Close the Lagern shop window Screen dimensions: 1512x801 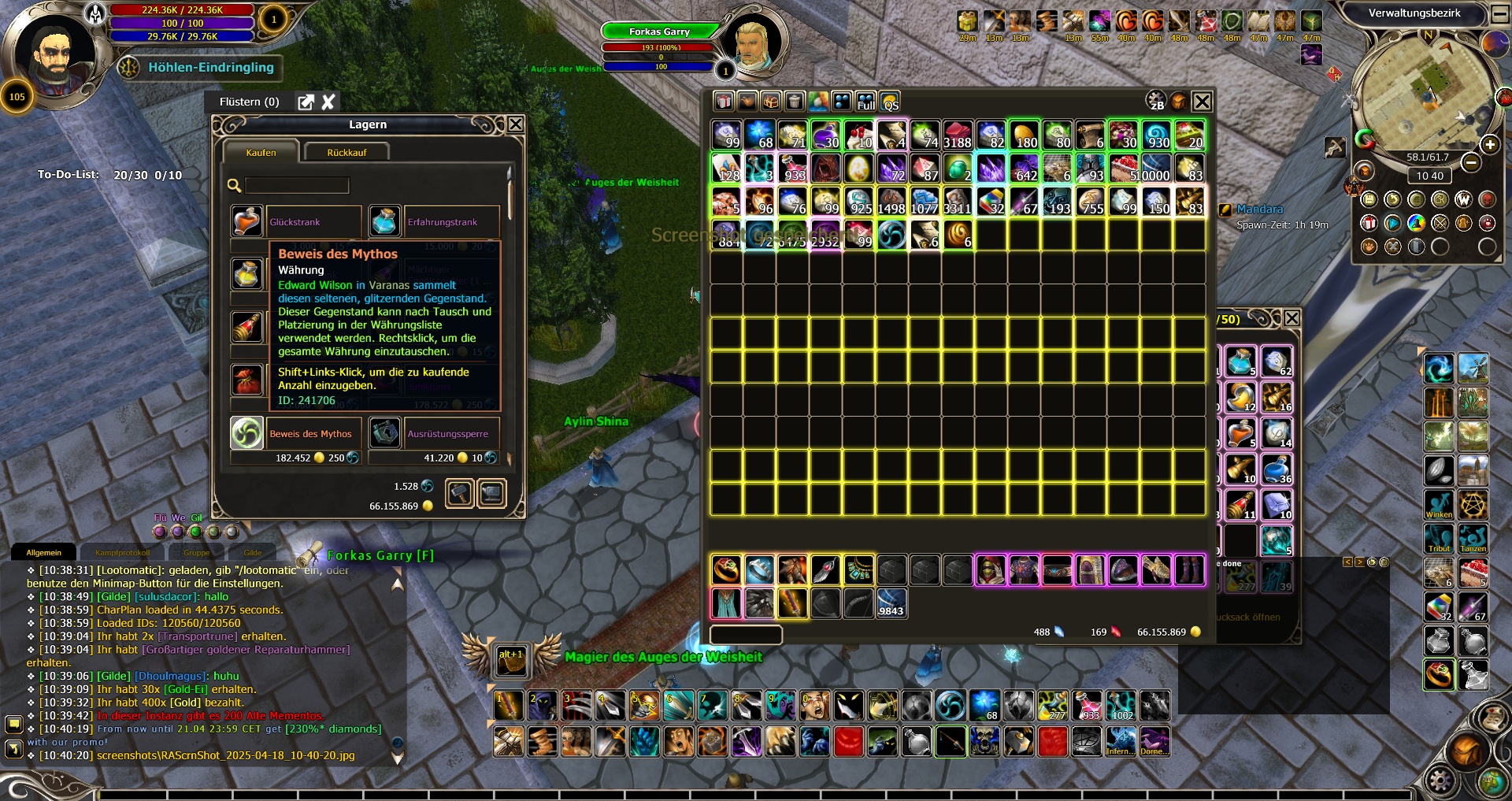point(515,124)
